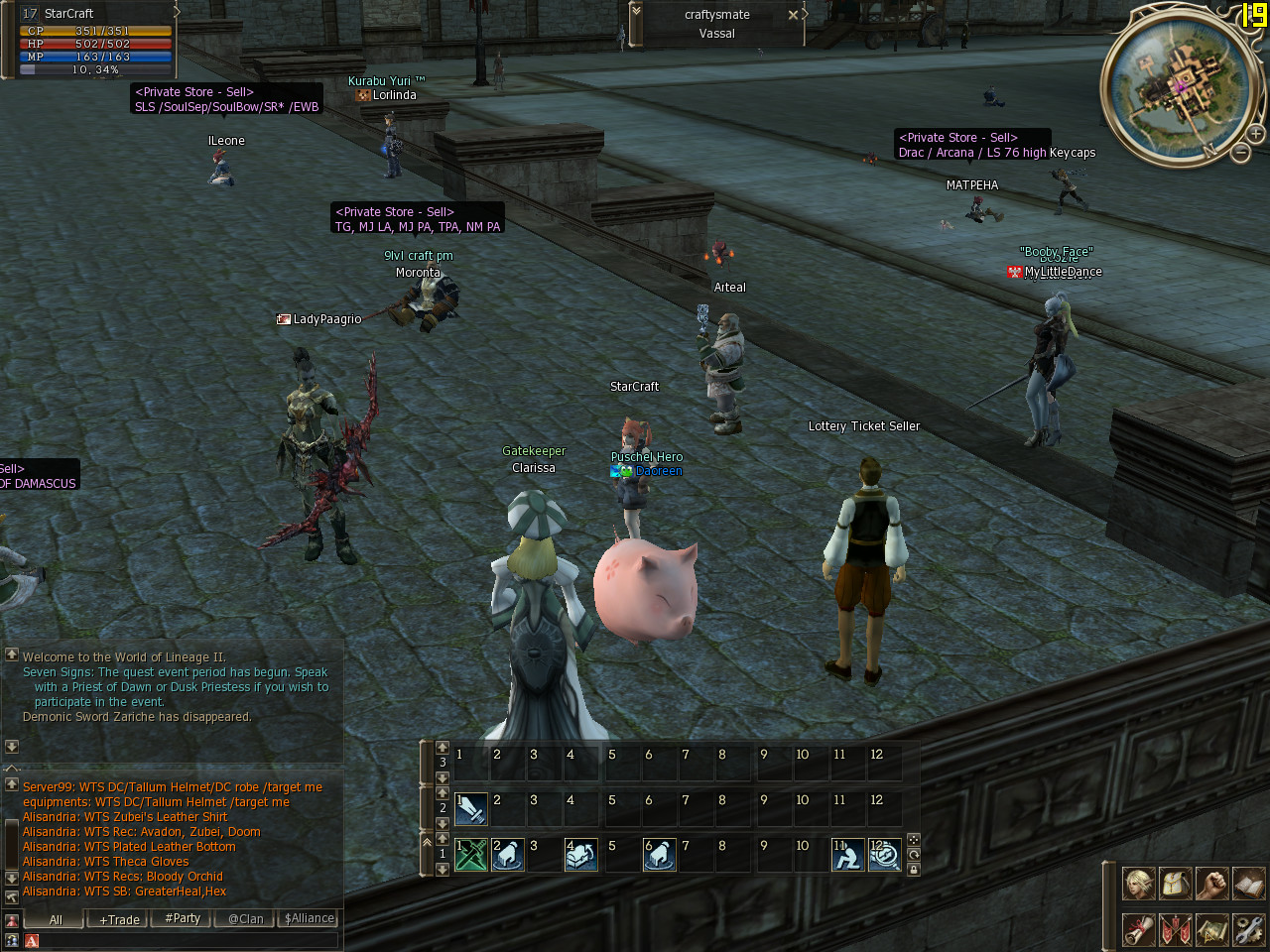The image size is (1270, 952).
Task: Zoom out the minimap with minus button
Action: click(1240, 152)
